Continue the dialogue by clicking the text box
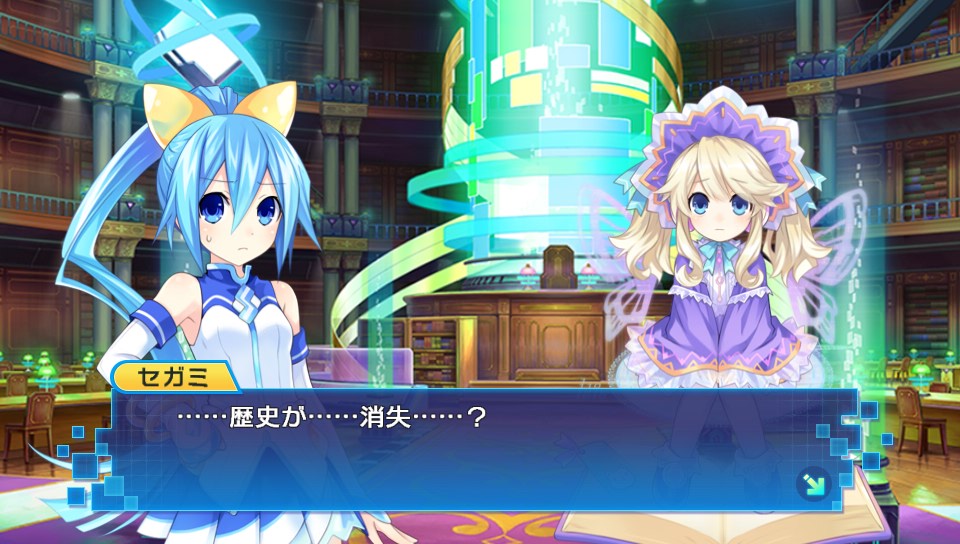The height and width of the screenshot is (544, 960). click(480, 450)
